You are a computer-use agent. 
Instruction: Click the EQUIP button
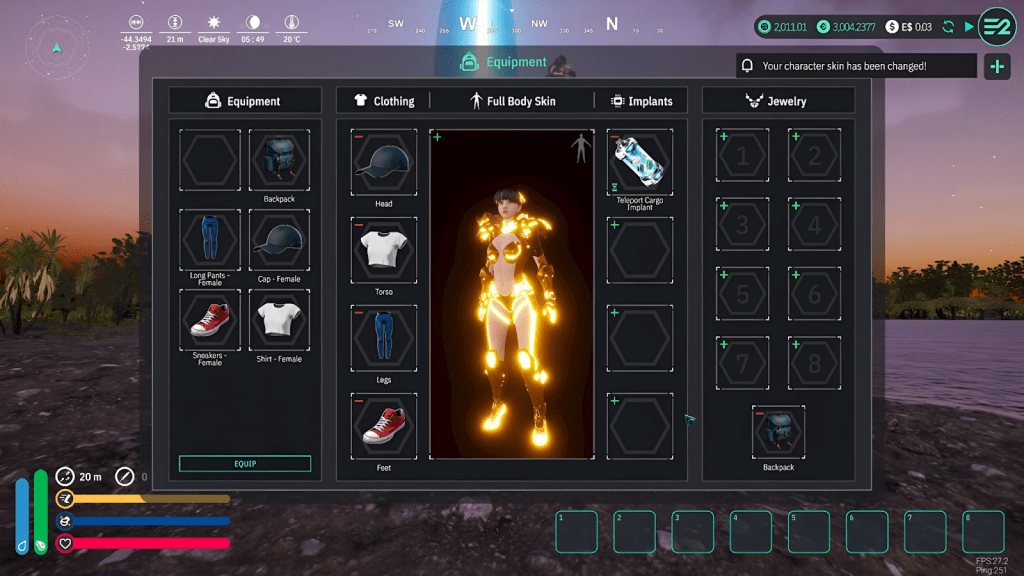[x=245, y=464]
